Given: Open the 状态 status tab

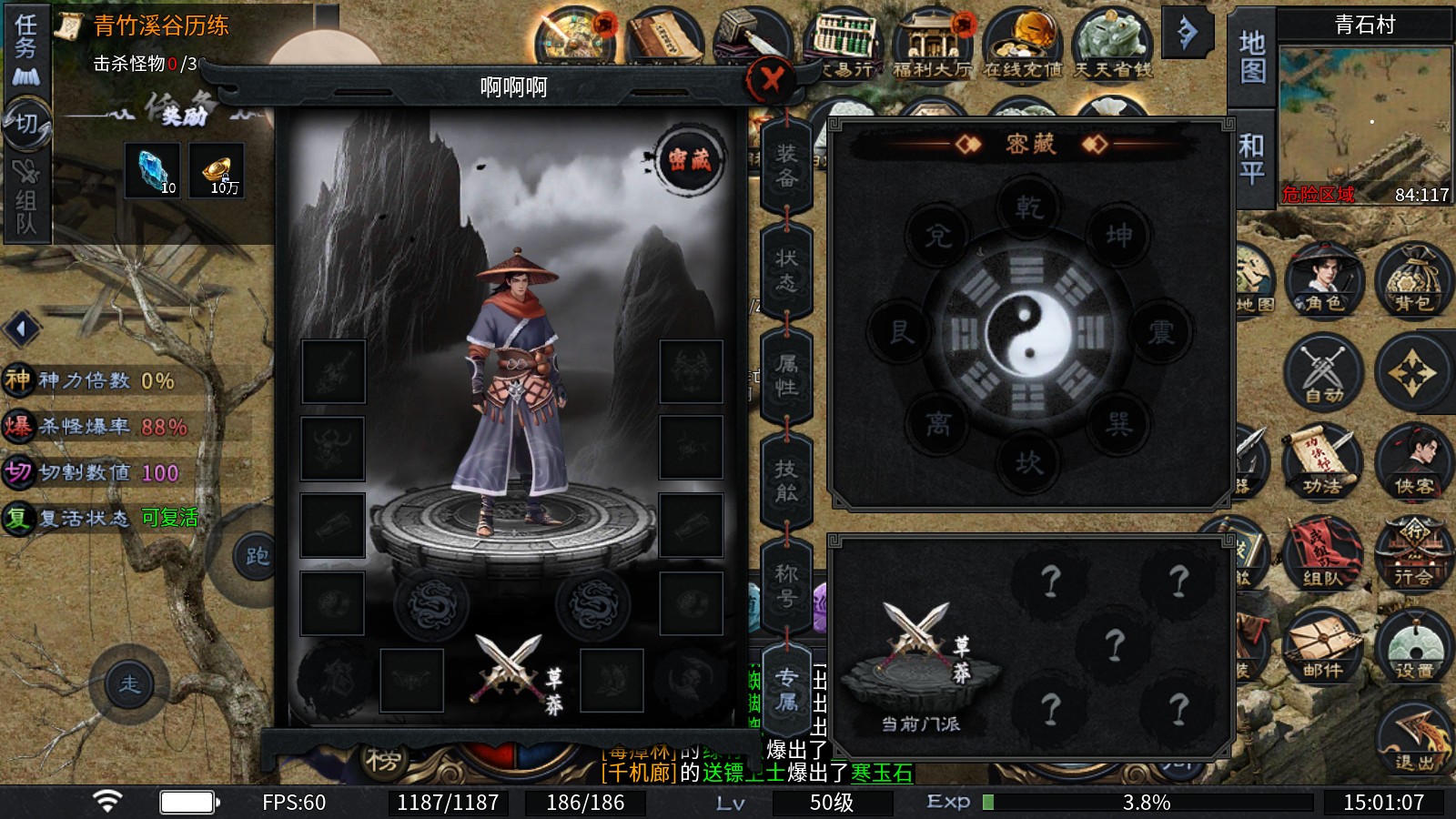Looking at the screenshot, I should [x=786, y=270].
